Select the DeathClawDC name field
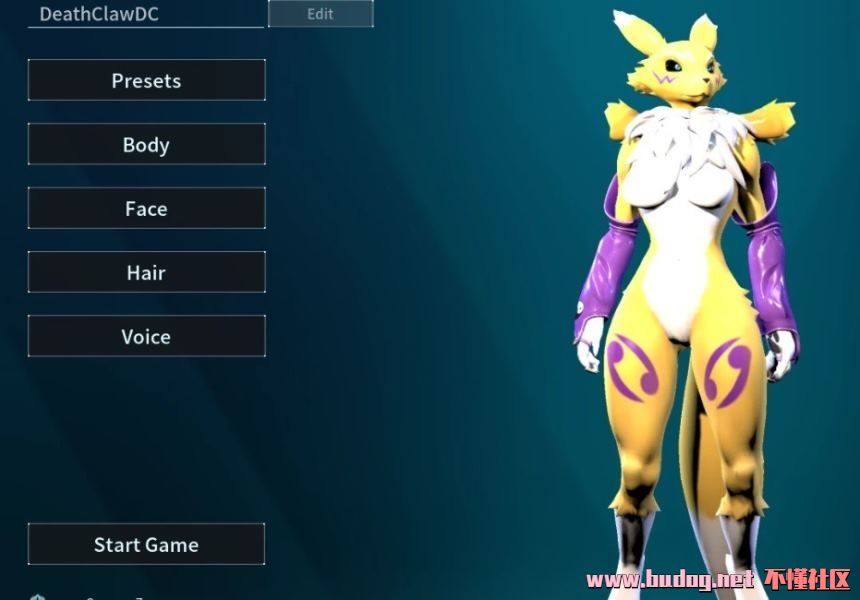 point(146,14)
